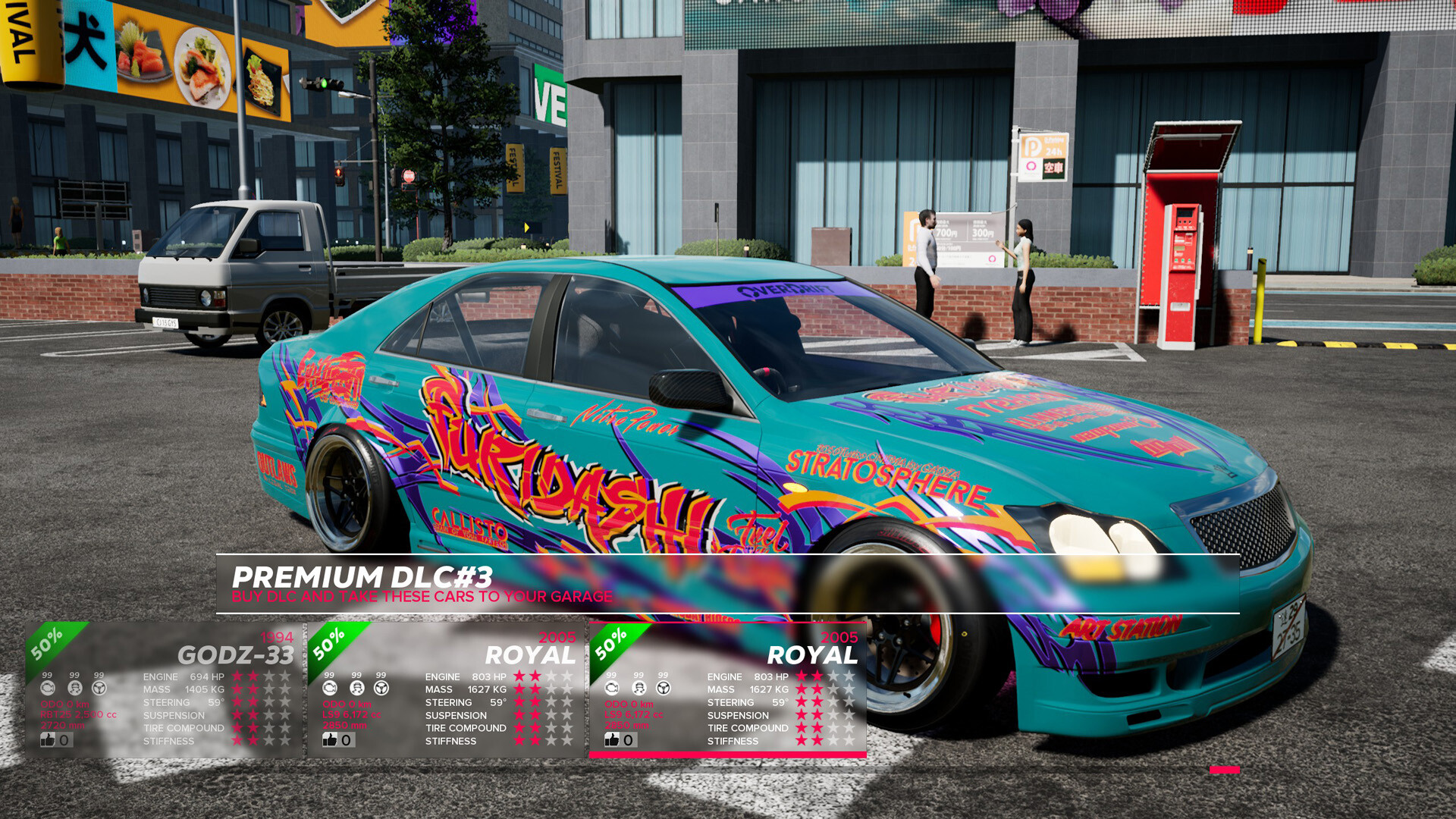Viewport: 1456px width, 819px height.
Task: Toggle the like button on the middle ROYAL card
Action: [330, 739]
